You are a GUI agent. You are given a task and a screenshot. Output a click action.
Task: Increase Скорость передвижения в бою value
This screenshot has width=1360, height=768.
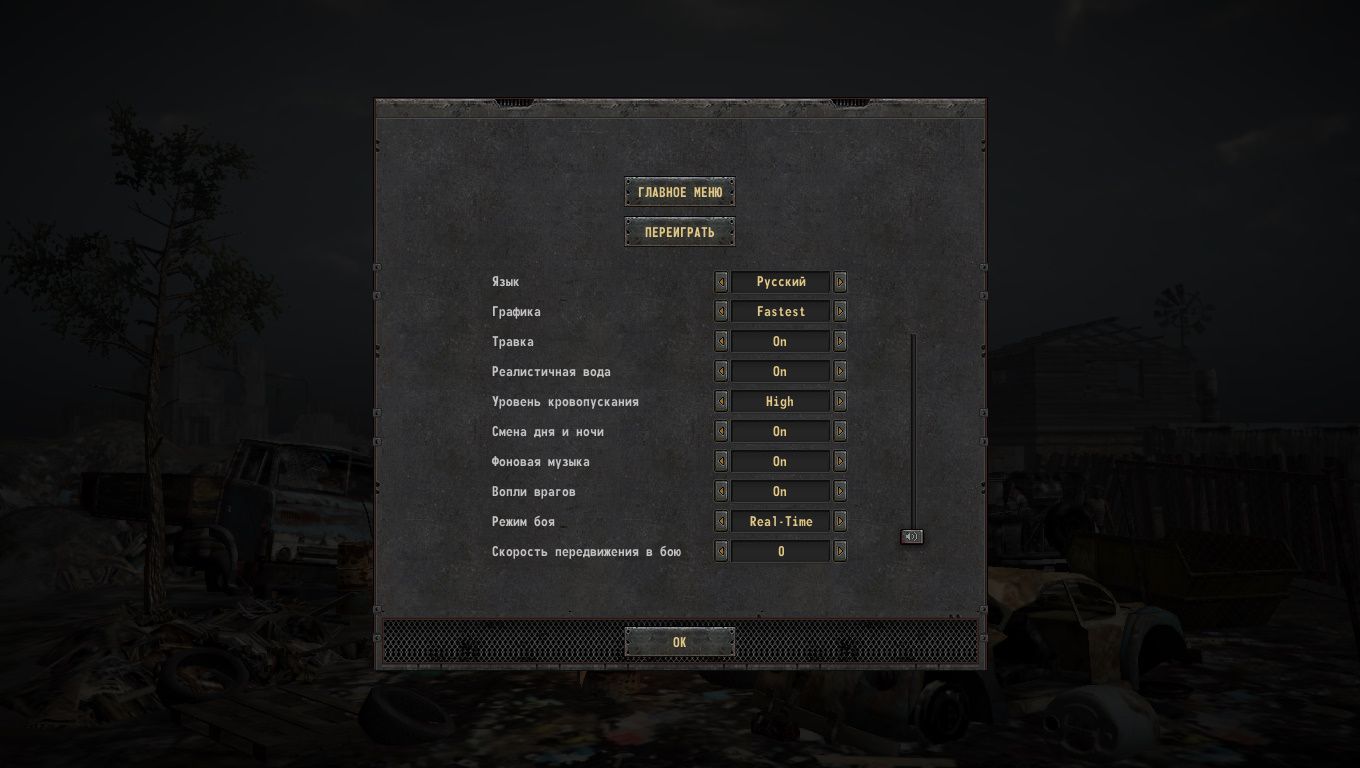(840, 552)
